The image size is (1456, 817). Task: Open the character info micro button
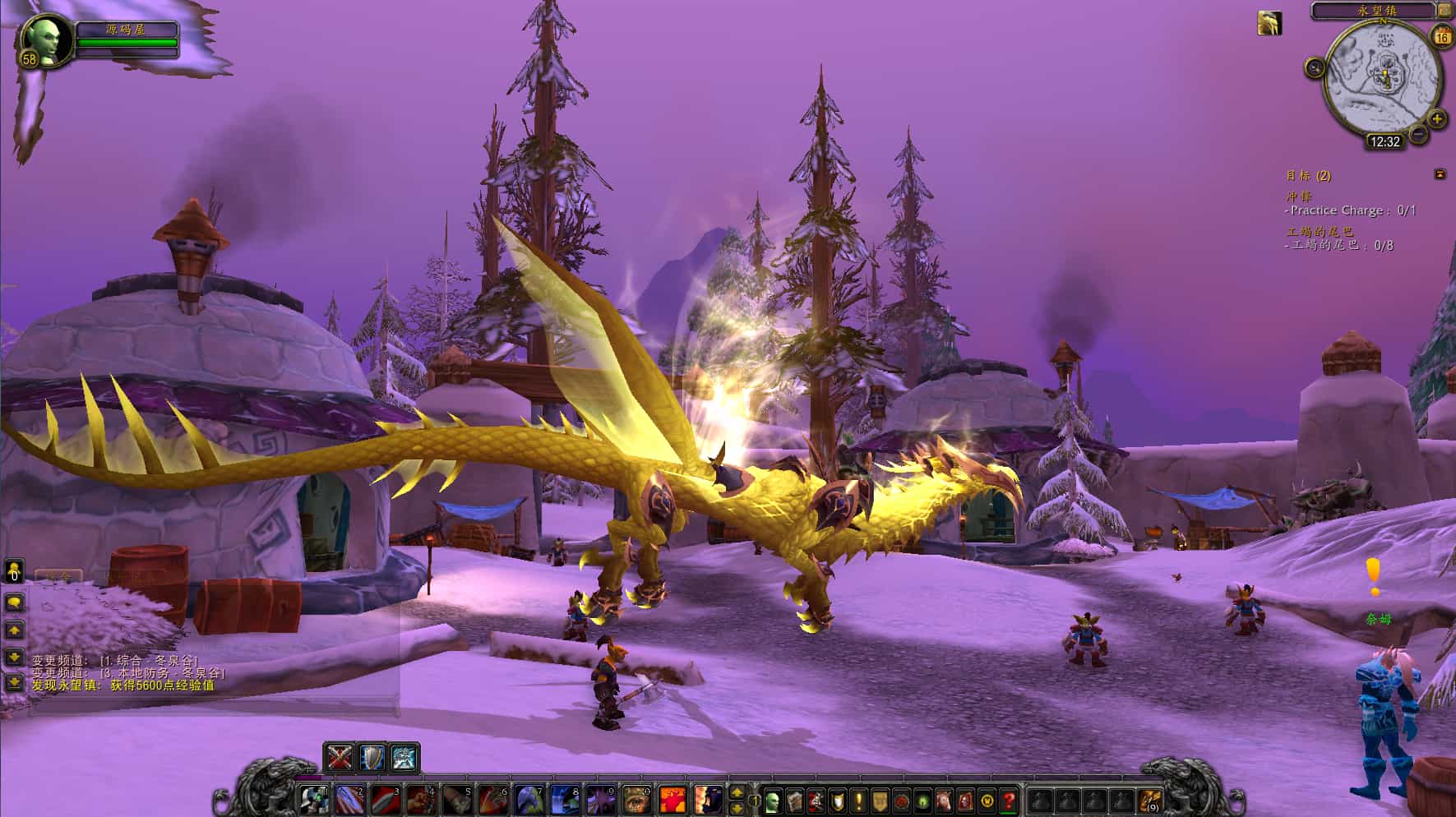pos(772,800)
